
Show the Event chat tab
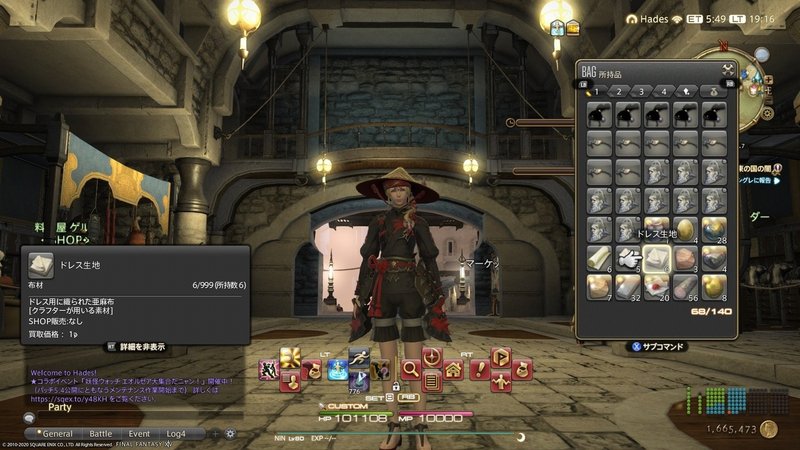tap(139, 433)
